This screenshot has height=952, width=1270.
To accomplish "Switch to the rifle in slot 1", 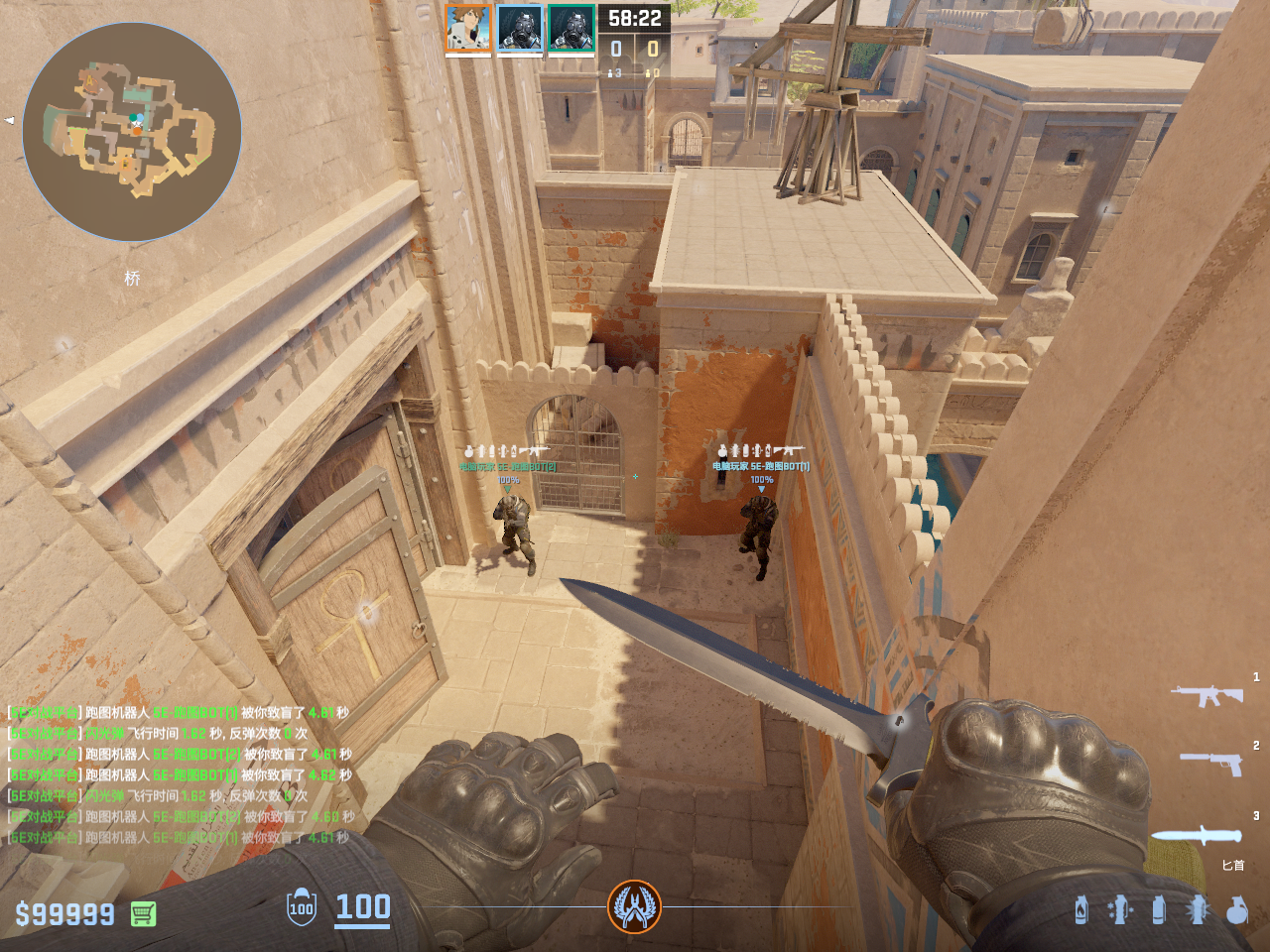I will [1206, 694].
